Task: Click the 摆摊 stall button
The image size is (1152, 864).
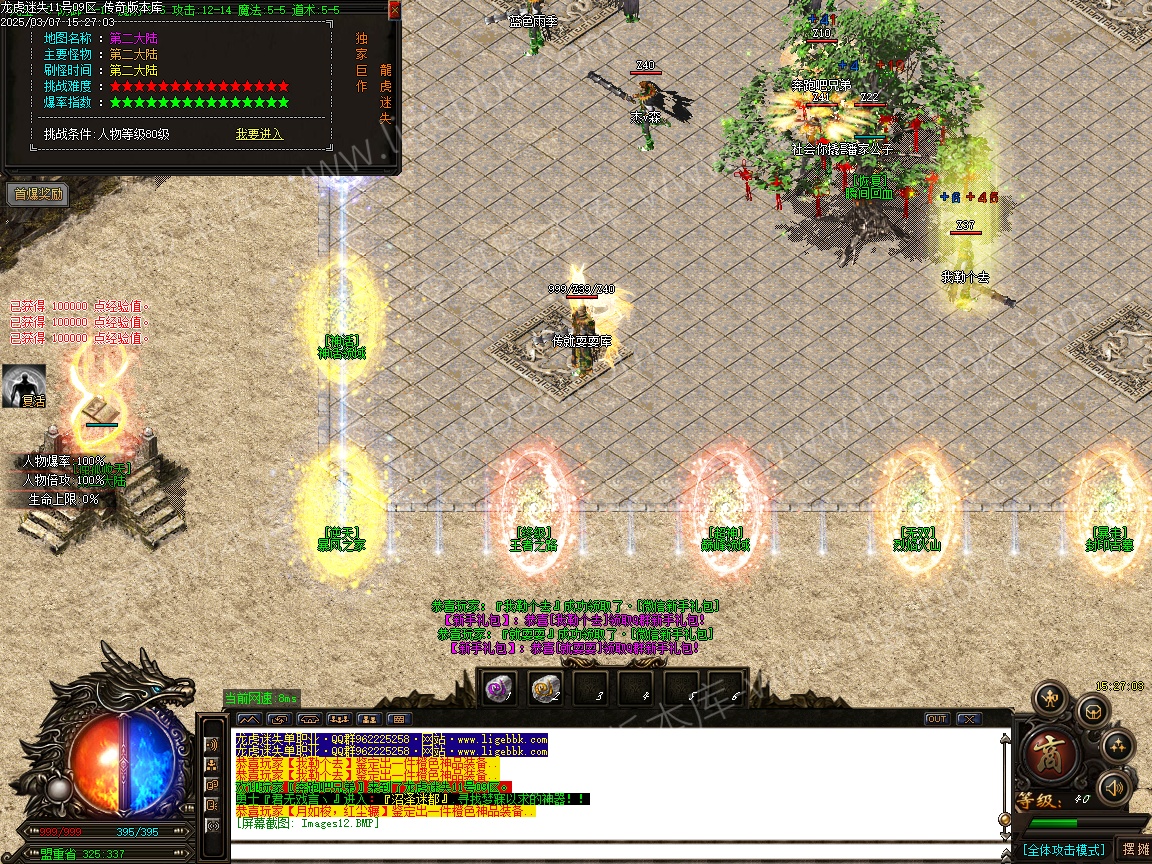Action: pos(1135,849)
